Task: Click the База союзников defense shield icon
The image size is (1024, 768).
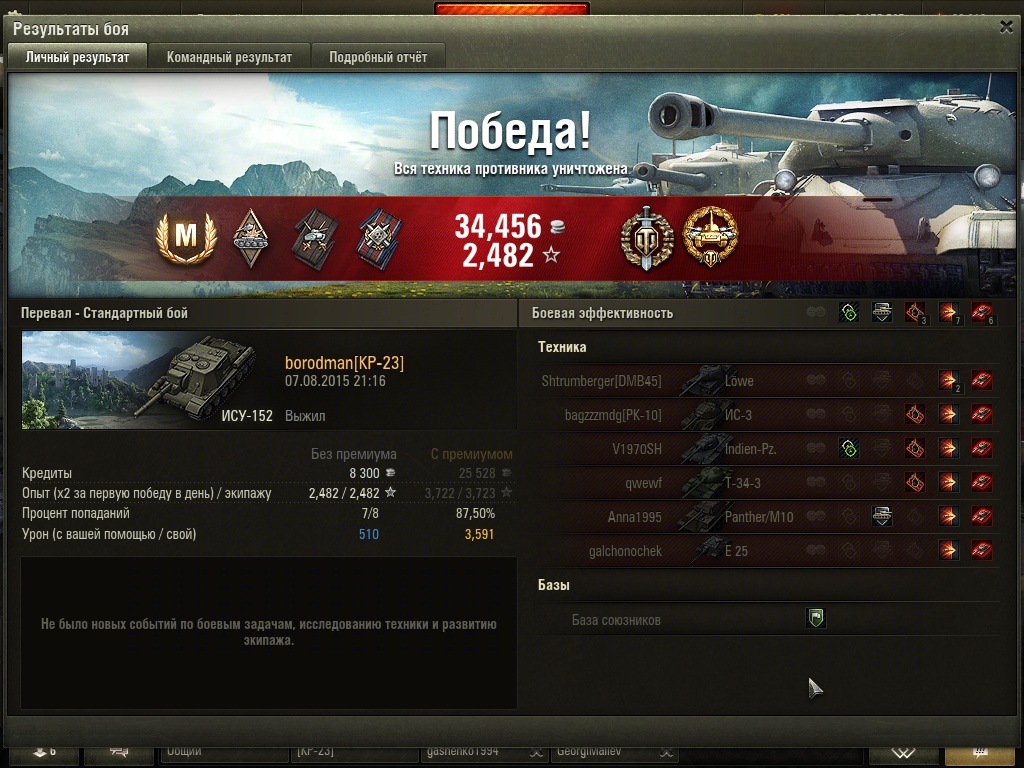Action: [816, 619]
